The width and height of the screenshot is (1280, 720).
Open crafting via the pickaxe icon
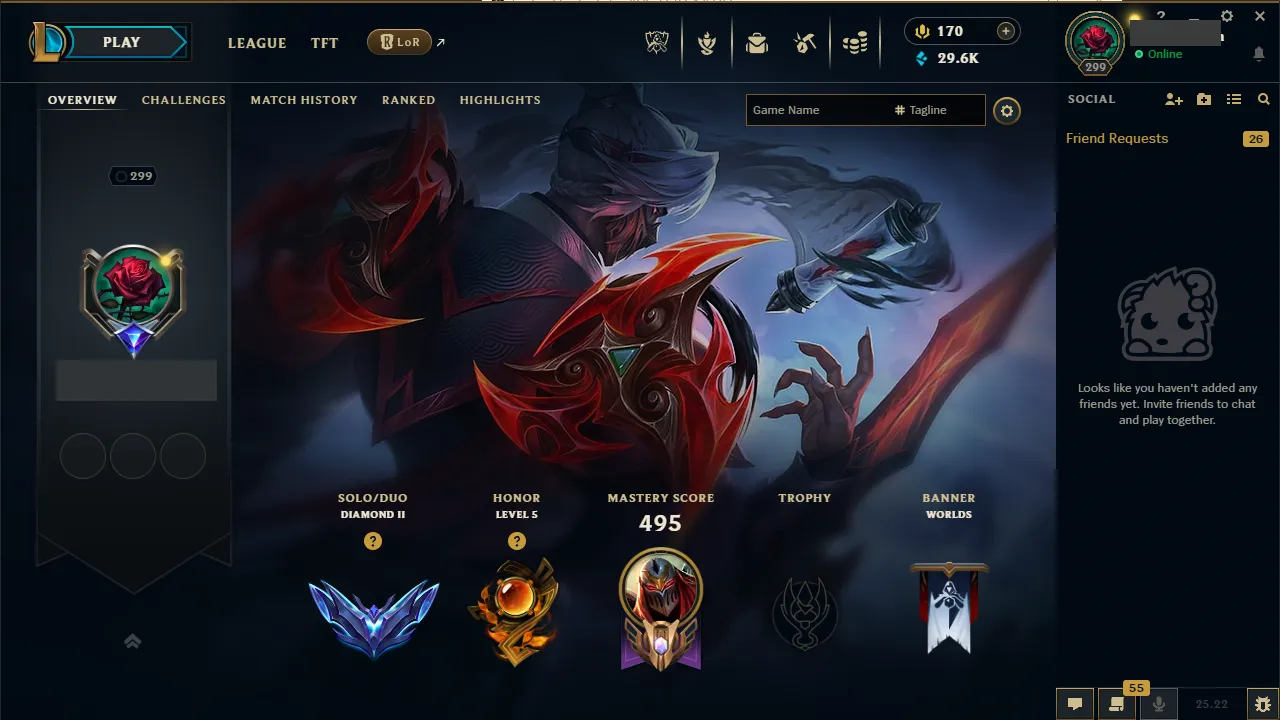pyautogui.click(x=806, y=42)
